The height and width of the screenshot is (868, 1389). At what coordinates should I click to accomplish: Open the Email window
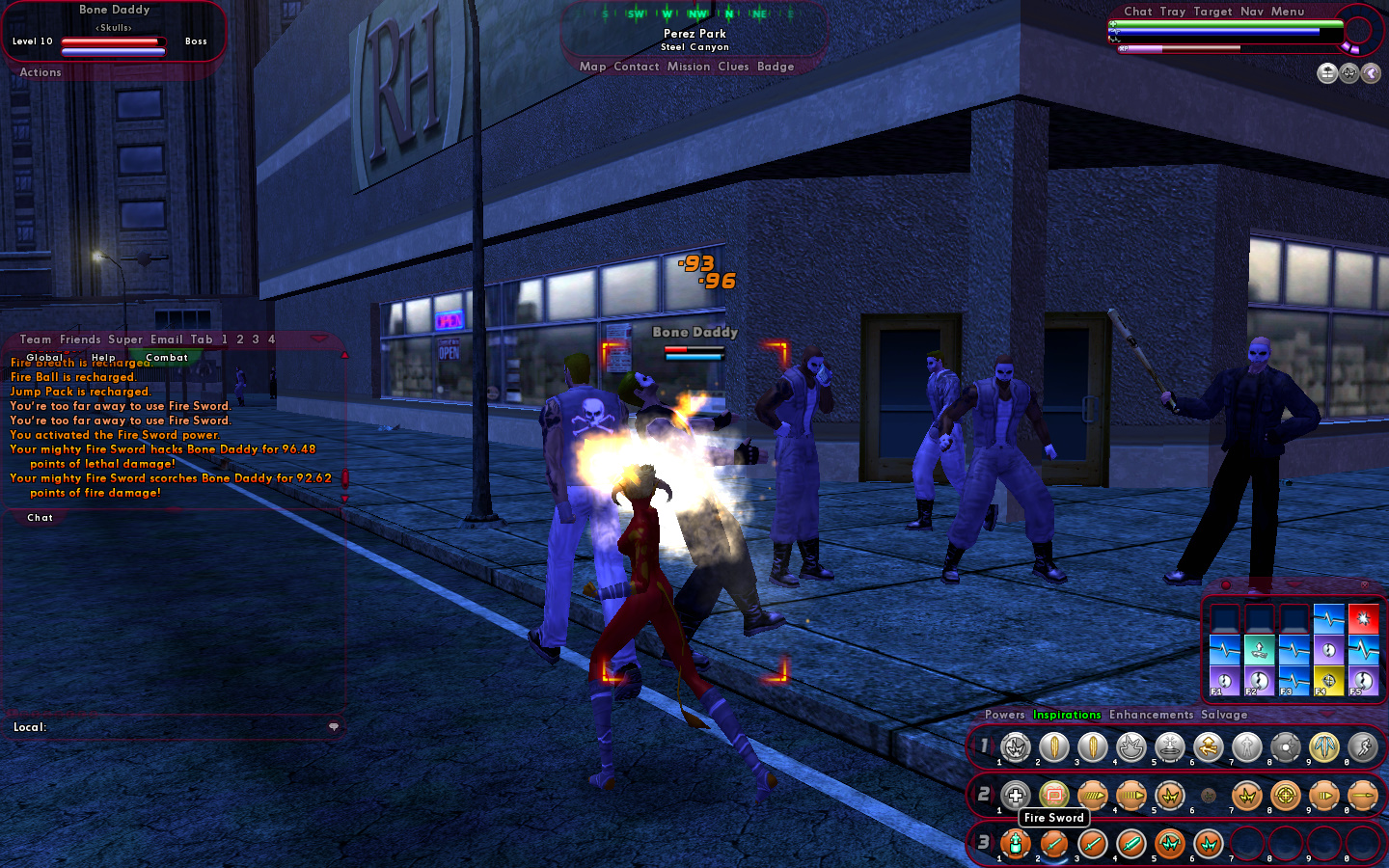(166, 339)
